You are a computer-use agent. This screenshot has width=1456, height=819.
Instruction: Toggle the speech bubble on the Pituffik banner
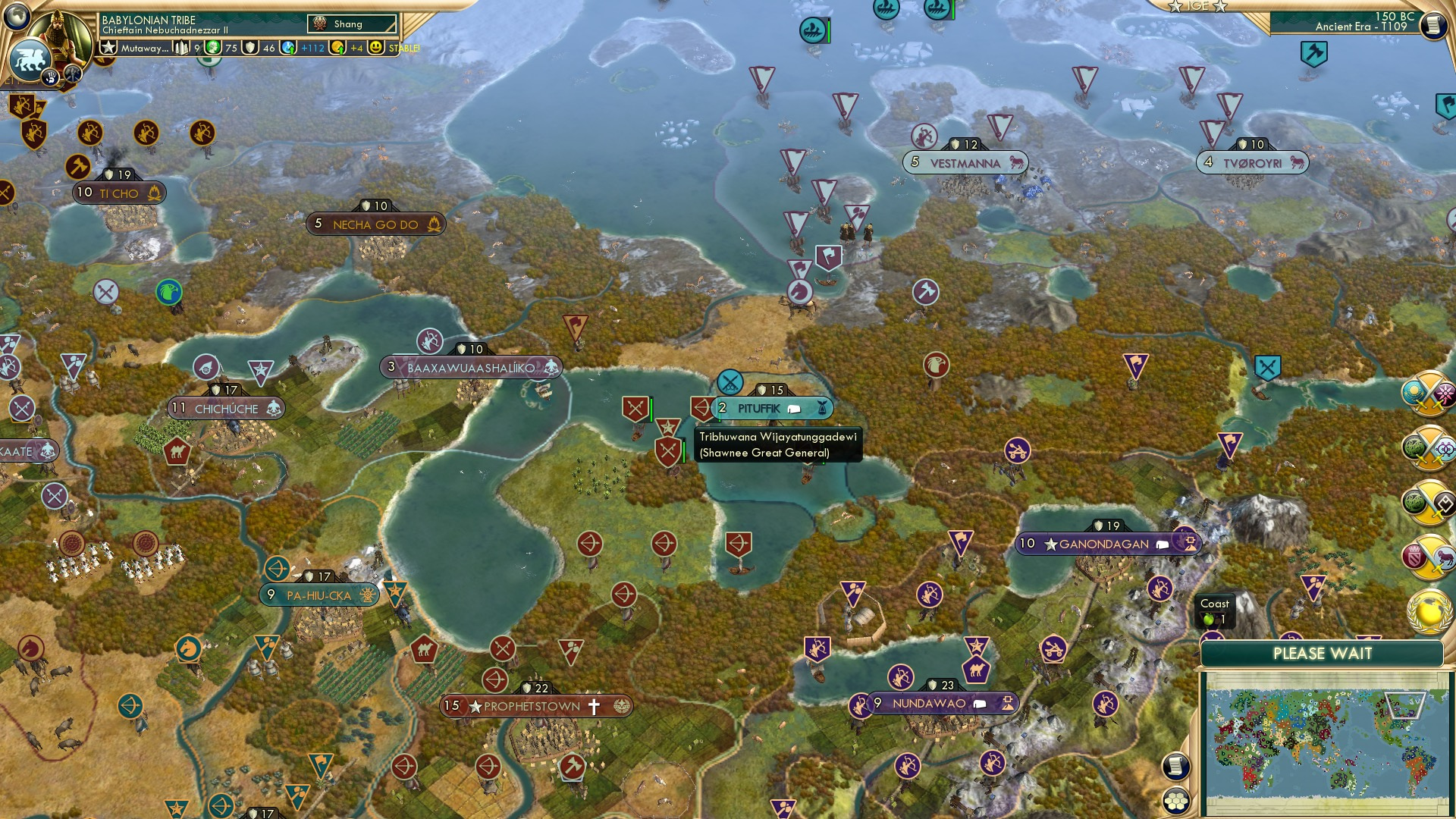(794, 408)
